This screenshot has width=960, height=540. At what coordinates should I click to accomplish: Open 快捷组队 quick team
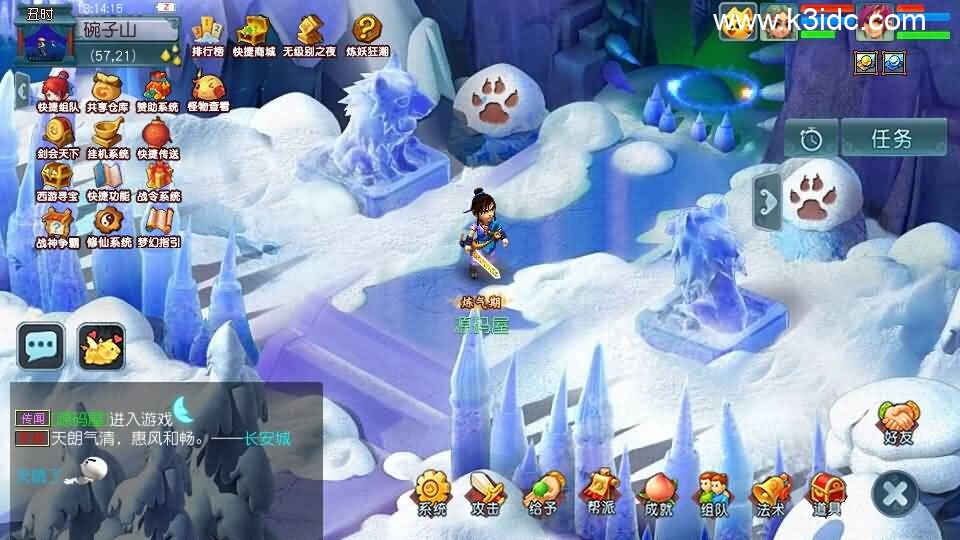tap(58, 89)
